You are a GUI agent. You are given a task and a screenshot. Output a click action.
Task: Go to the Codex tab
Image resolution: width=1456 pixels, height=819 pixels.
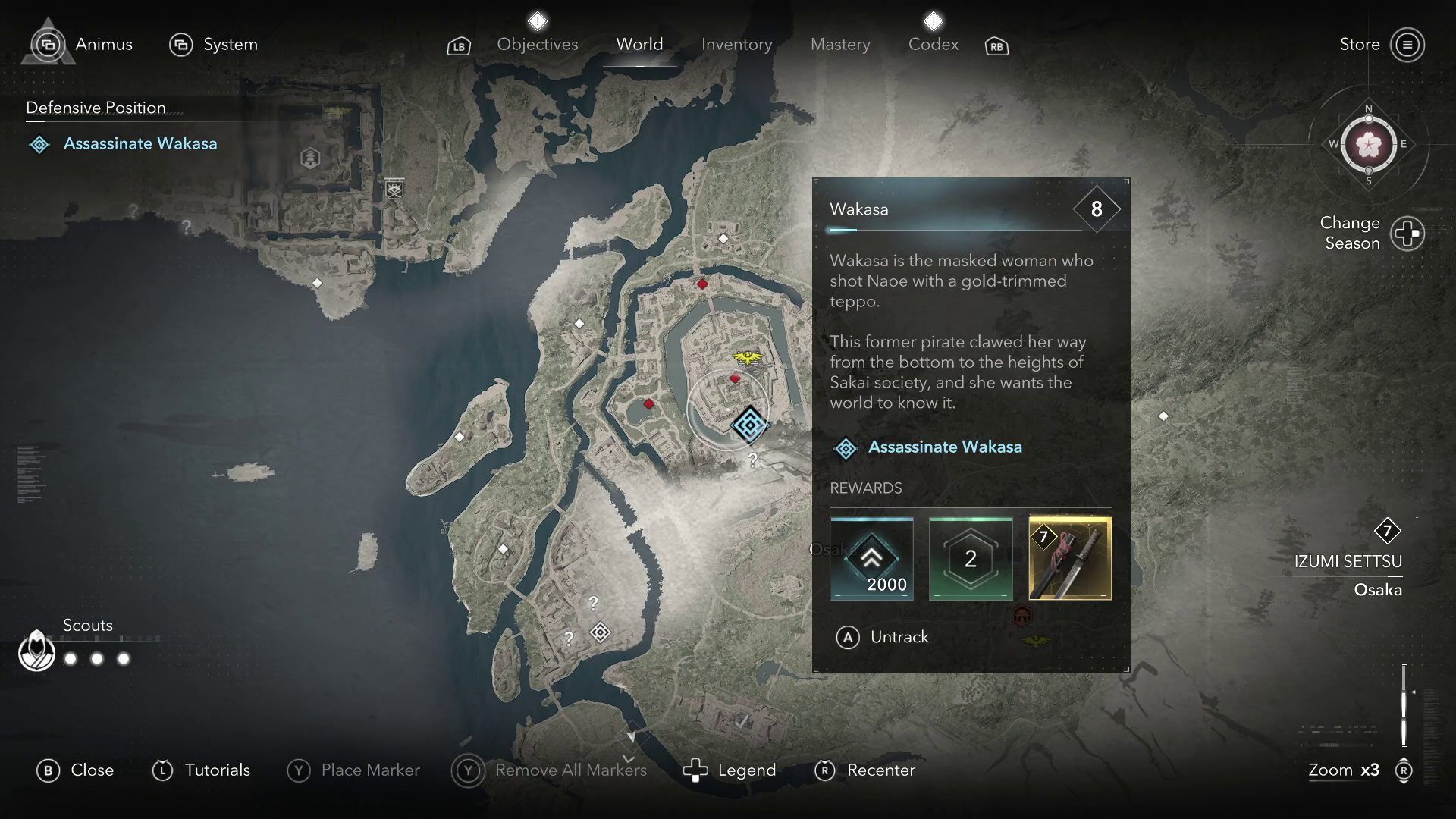(933, 45)
